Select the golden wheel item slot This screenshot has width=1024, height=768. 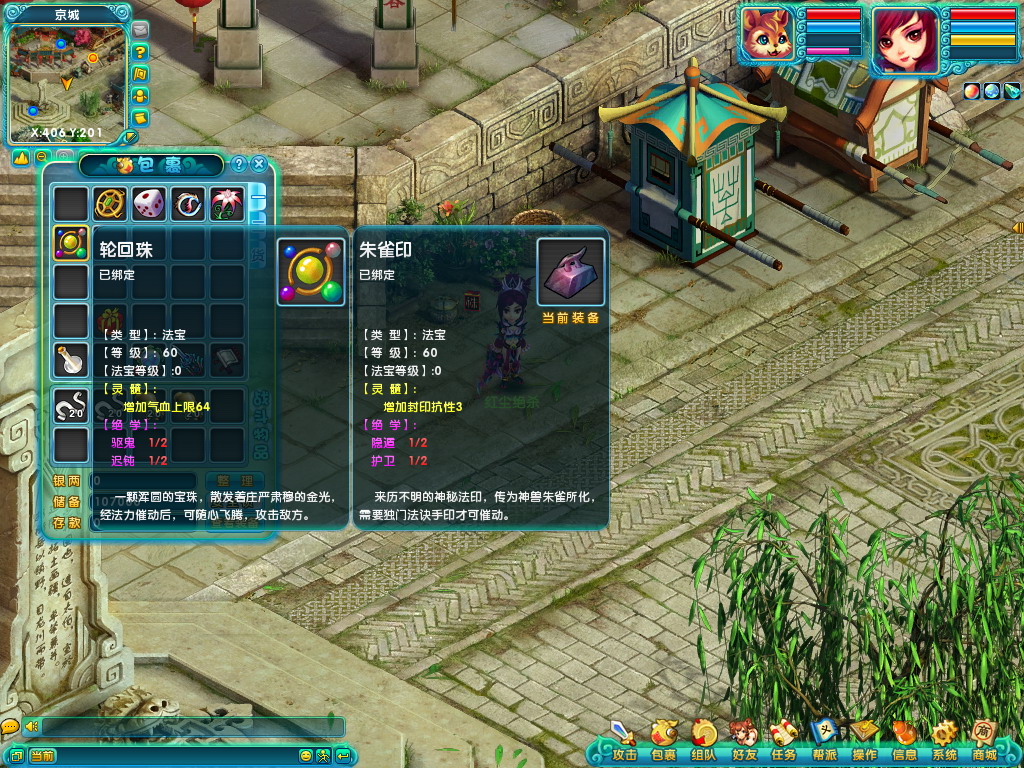109,204
